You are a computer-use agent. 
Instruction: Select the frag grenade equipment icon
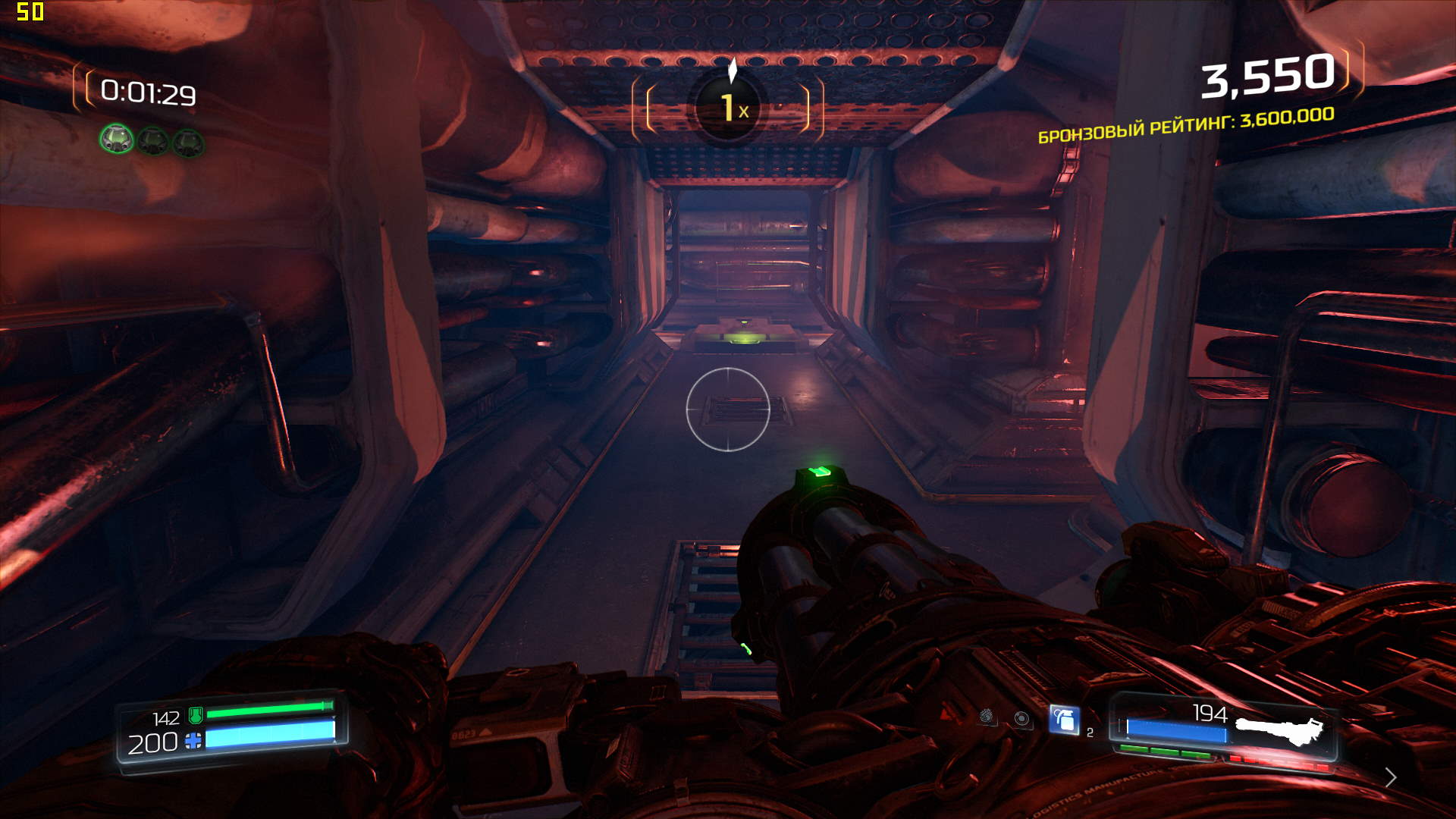1064,720
